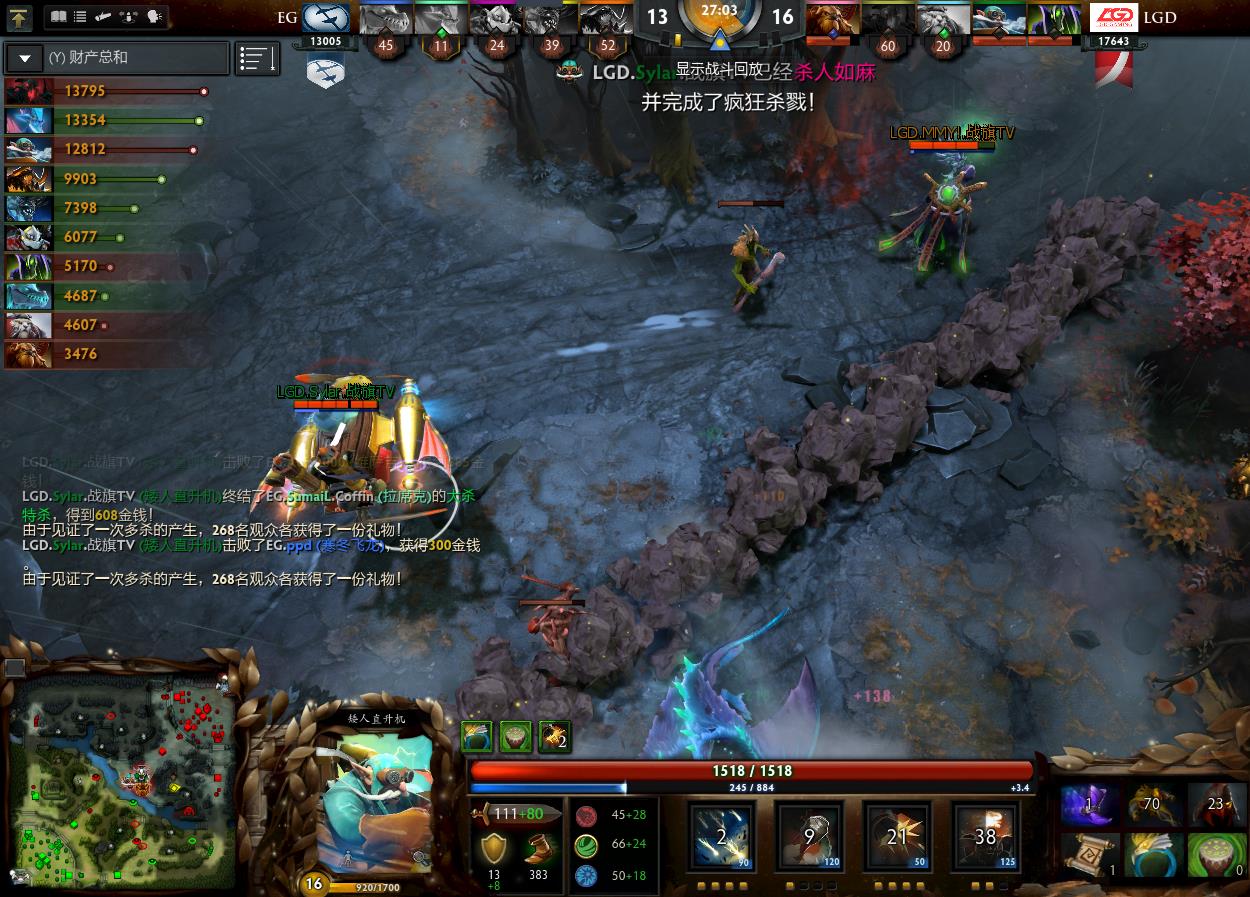Click the speaking head icon in toolbar
The width and height of the screenshot is (1250, 897).
tap(155, 17)
